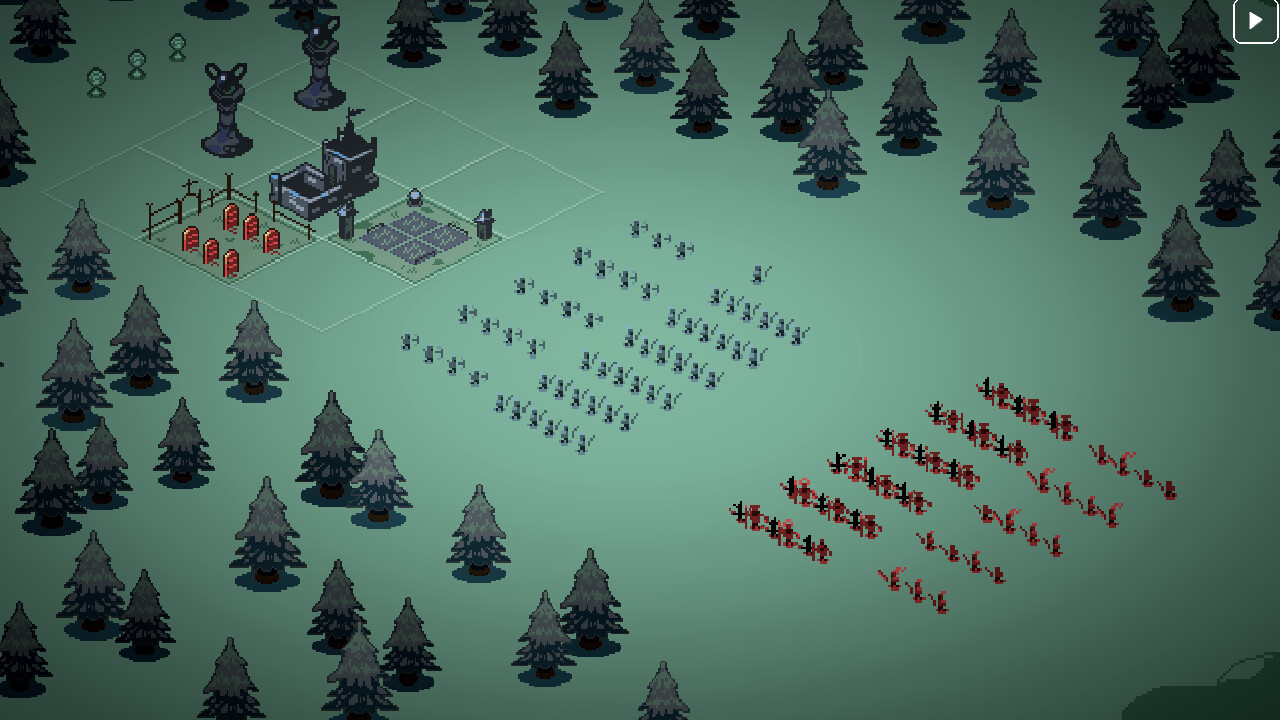Click the castle courtyard wall section
Viewport: 1280px width, 720px height.
(301, 188)
